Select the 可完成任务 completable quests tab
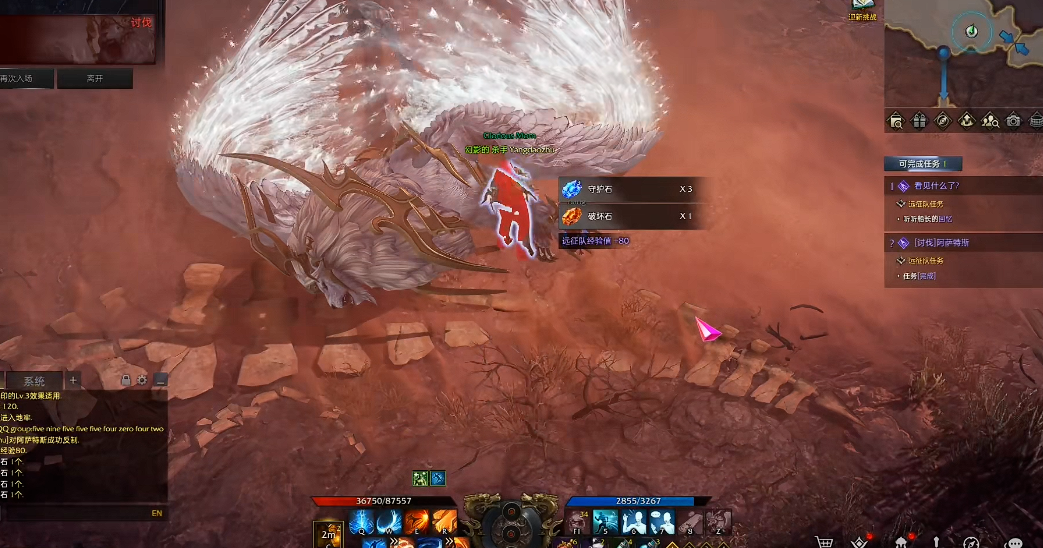This screenshot has height=548, width=1043. coord(922,163)
